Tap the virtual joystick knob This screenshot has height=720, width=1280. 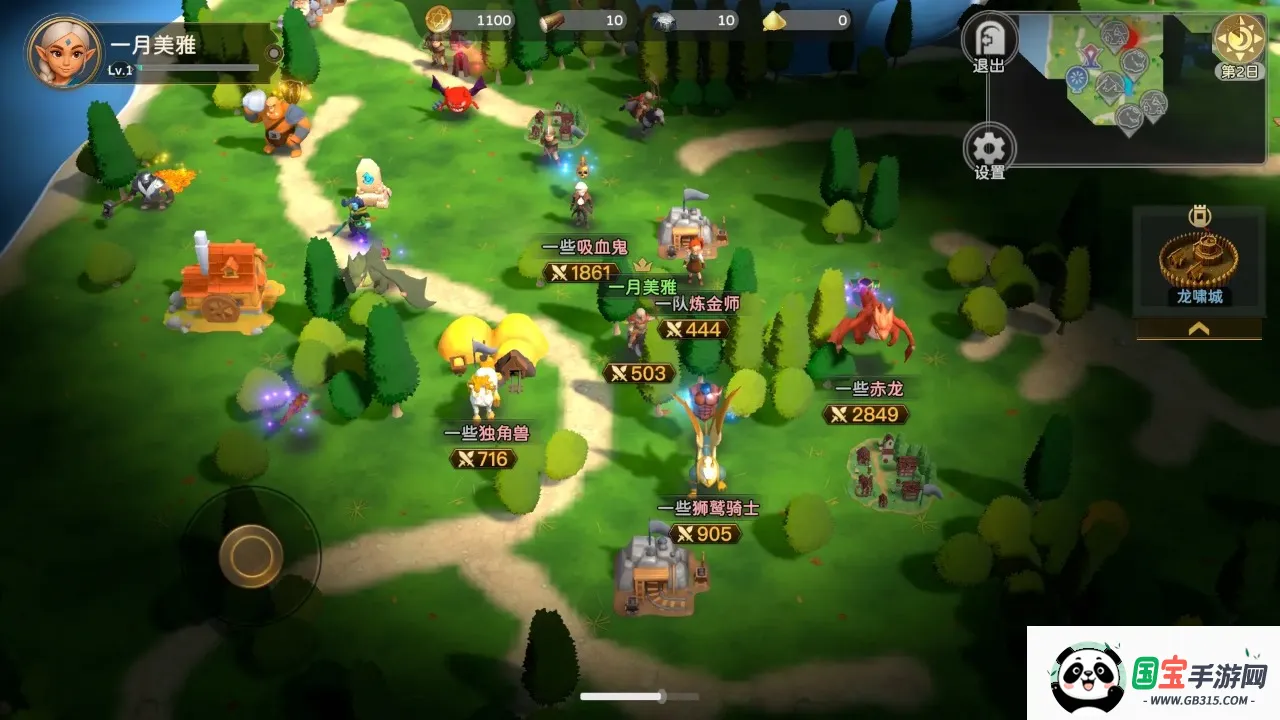click(x=251, y=554)
